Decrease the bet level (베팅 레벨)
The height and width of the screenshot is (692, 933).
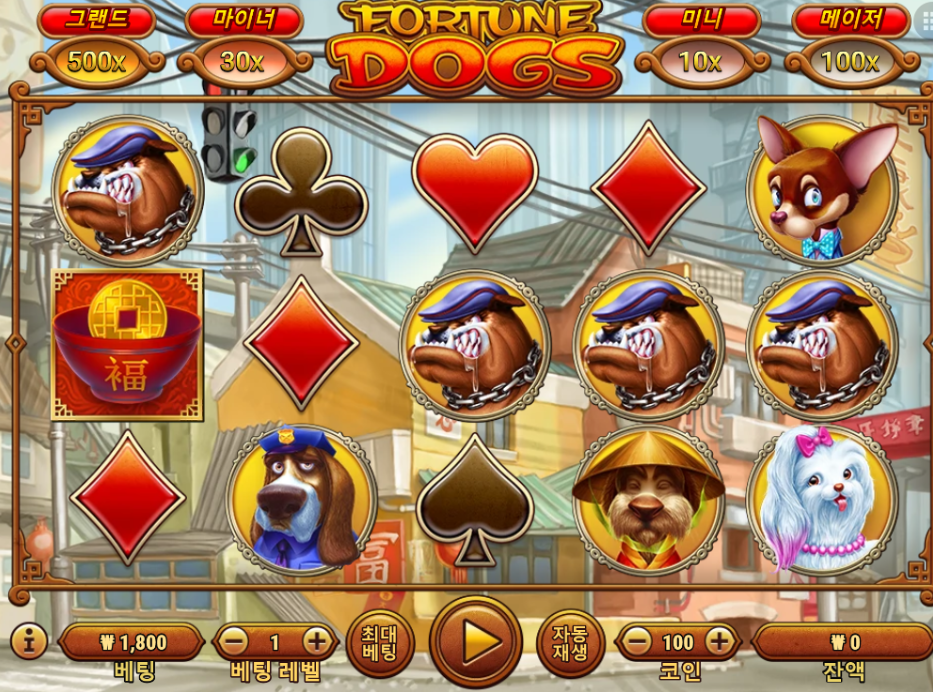tap(235, 641)
